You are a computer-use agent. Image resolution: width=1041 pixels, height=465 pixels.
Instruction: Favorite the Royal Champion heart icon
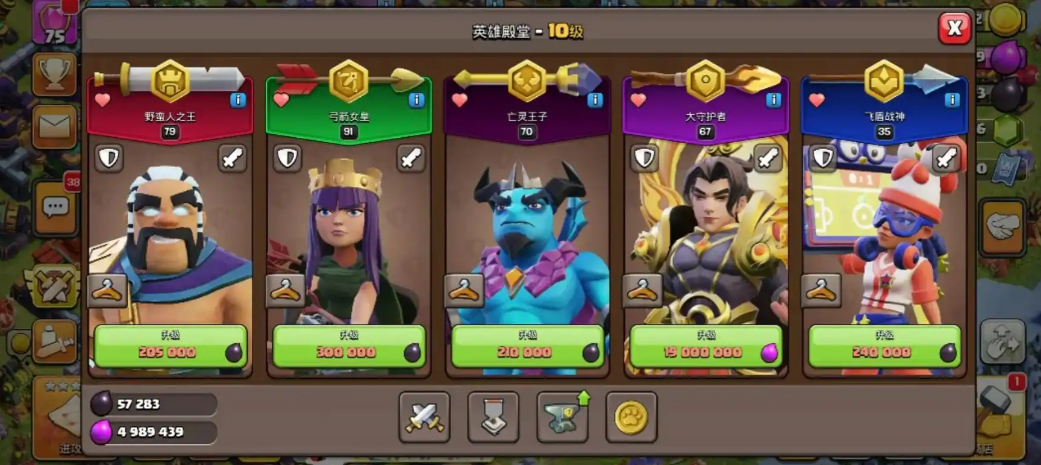click(x=817, y=100)
